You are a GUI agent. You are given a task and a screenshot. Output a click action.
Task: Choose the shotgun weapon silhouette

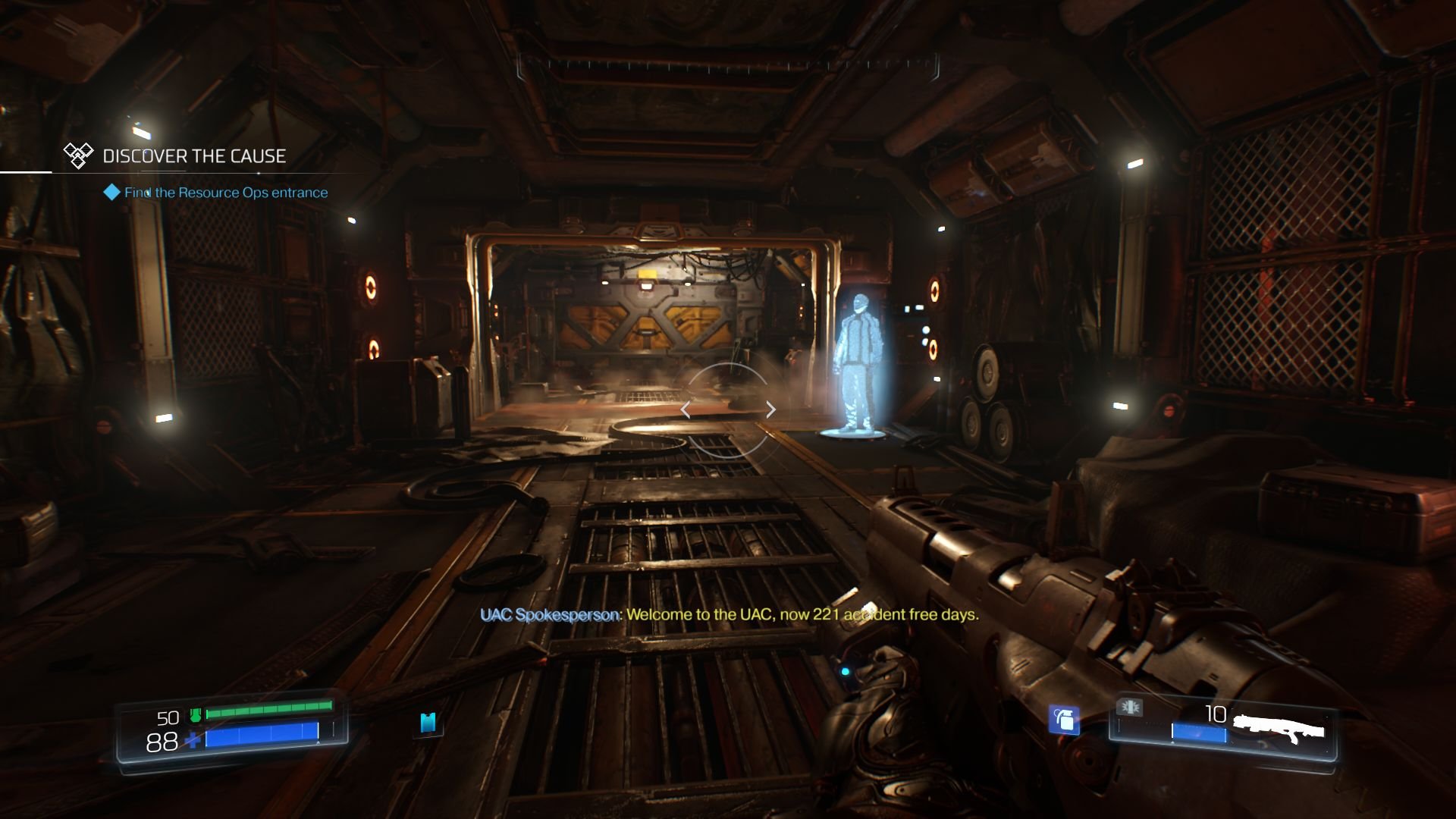1279,730
